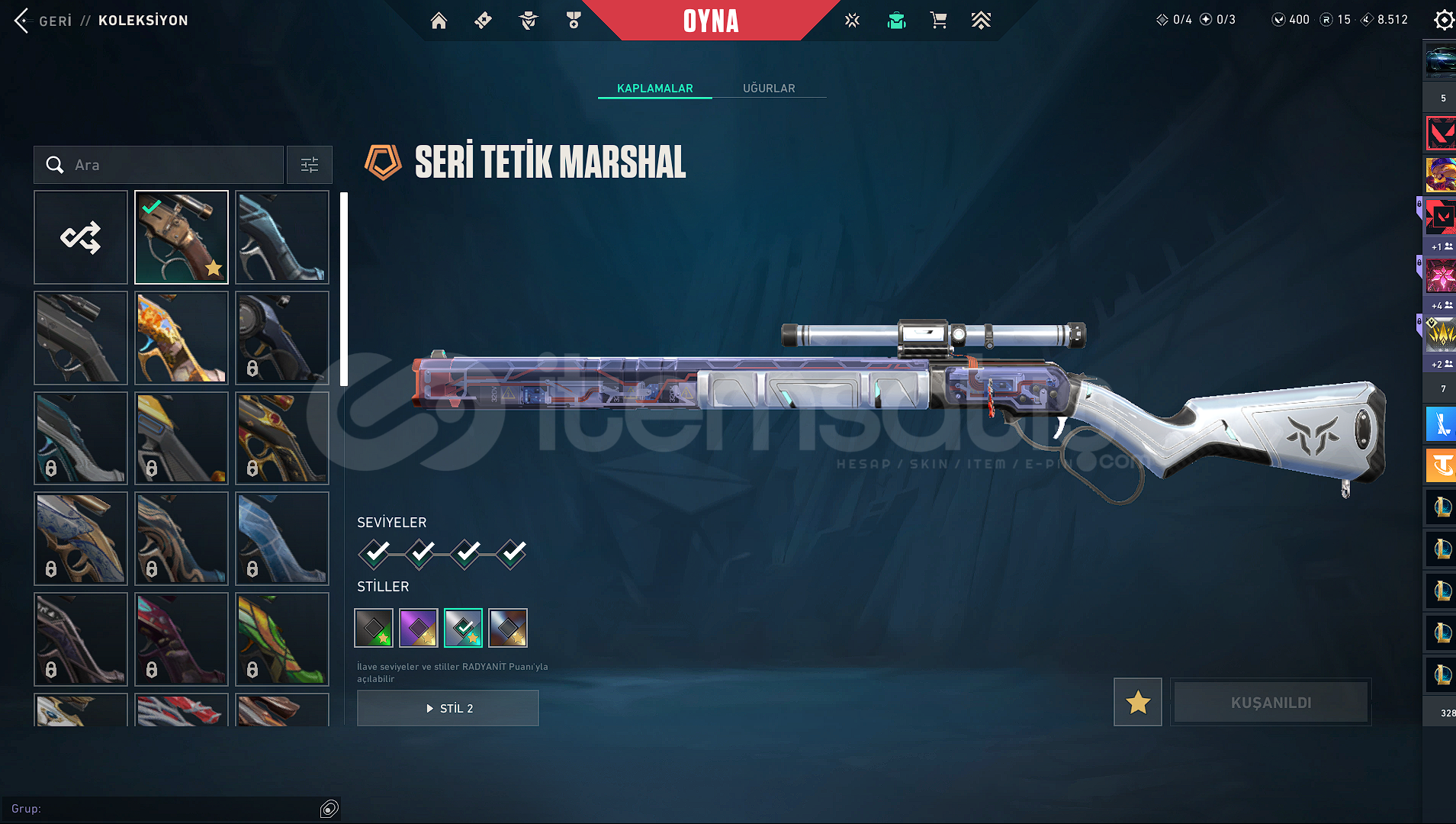Image resolution: width=1456 pixels, height=824 pixels.
Task: Switch to the KAPLAMALAR tab
Action: pyautogui.click(x=654, y=89)
